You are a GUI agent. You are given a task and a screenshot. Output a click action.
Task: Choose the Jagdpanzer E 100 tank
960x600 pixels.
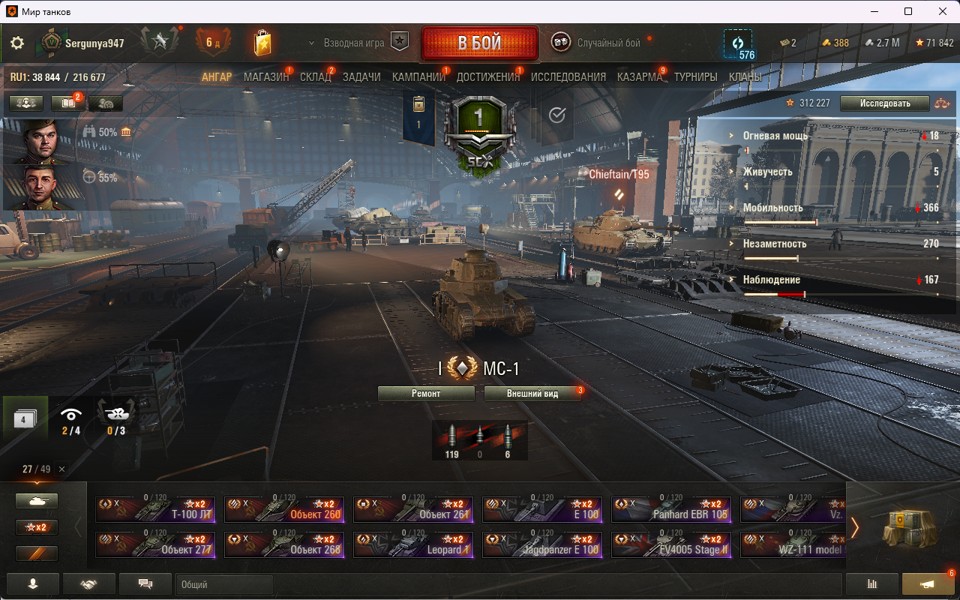pos(542,545)
